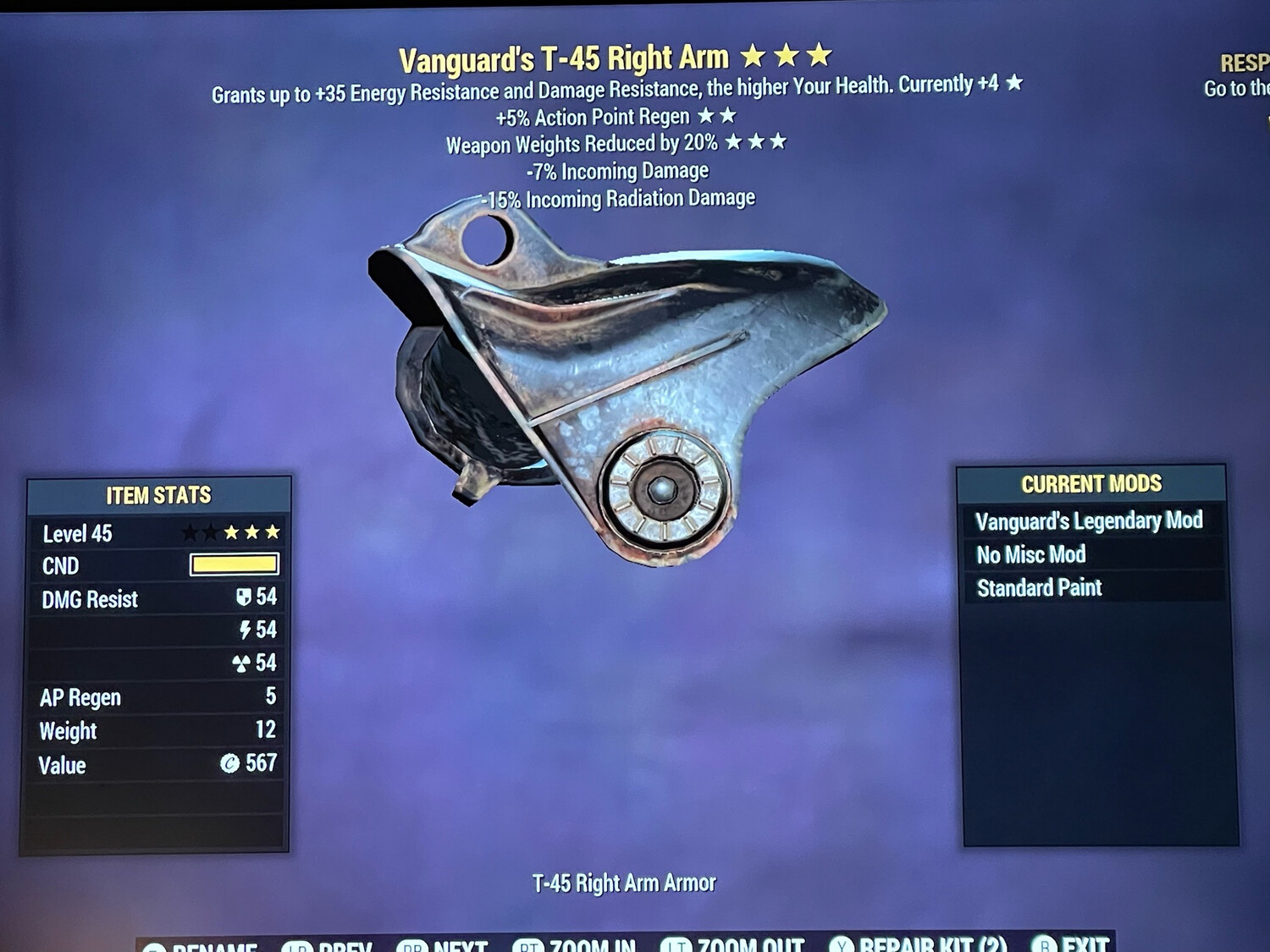Expand the Vanguard's Legendary Mod entry
1270x952 pixels.
coord(1091,520)
